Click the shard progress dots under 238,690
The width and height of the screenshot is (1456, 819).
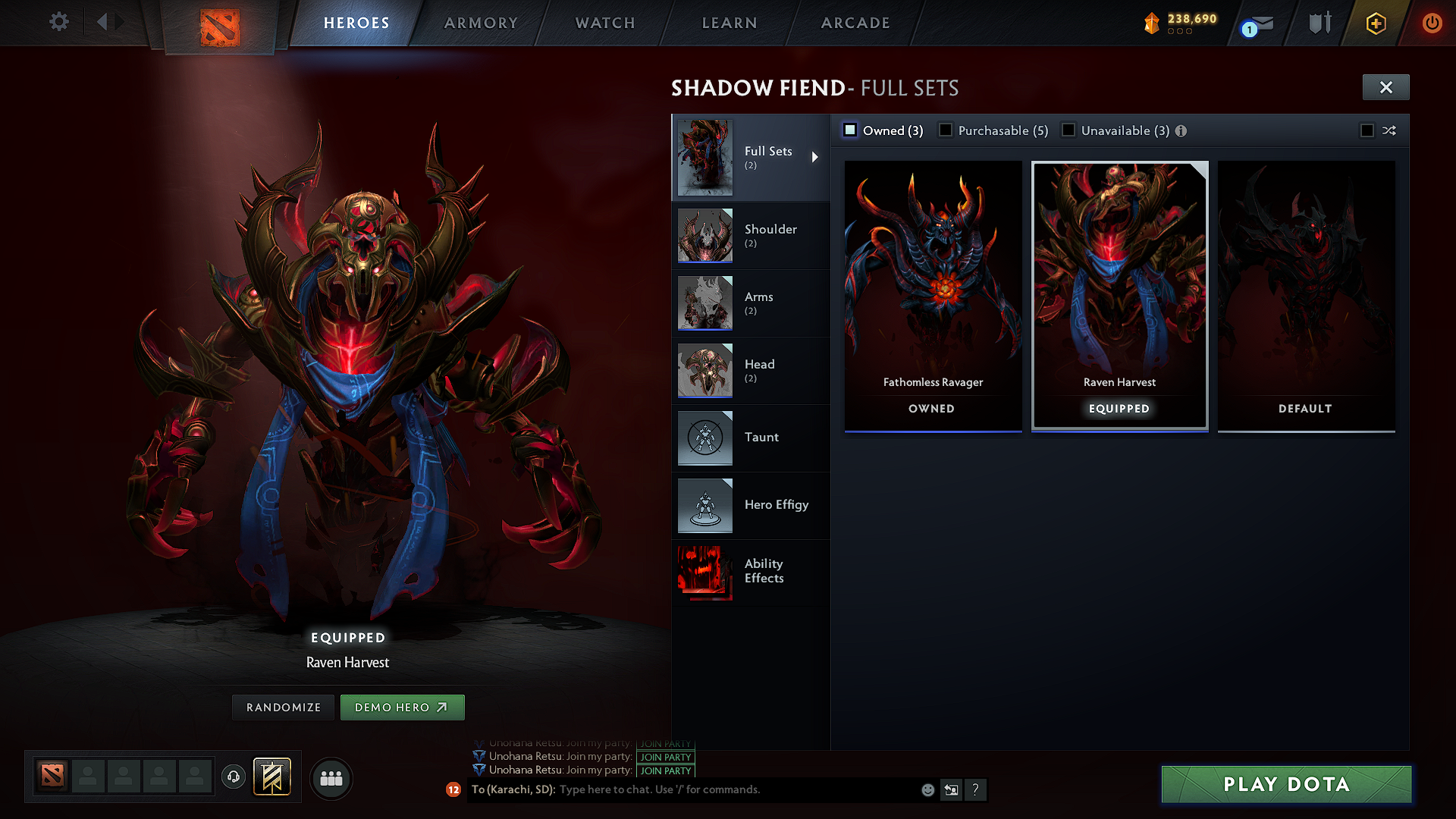point(1181,32)
